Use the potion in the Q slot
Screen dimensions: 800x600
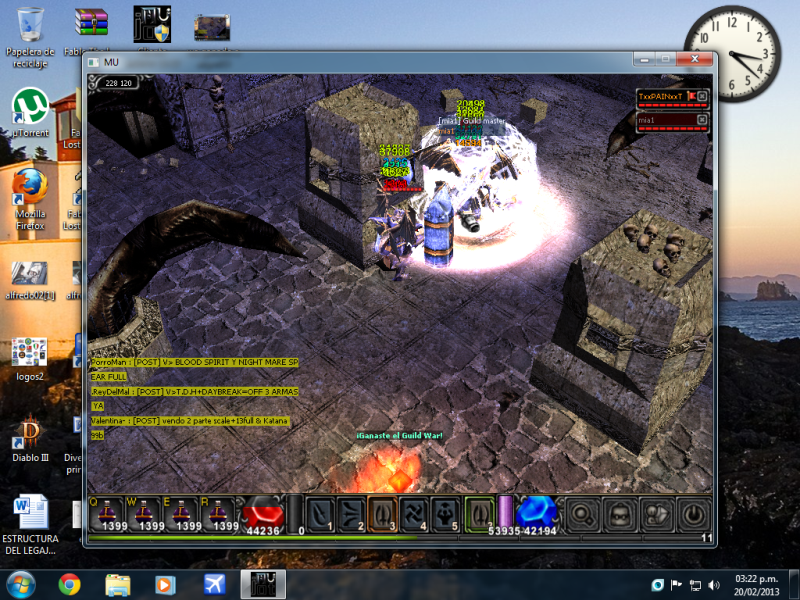(x=108, y=513)
